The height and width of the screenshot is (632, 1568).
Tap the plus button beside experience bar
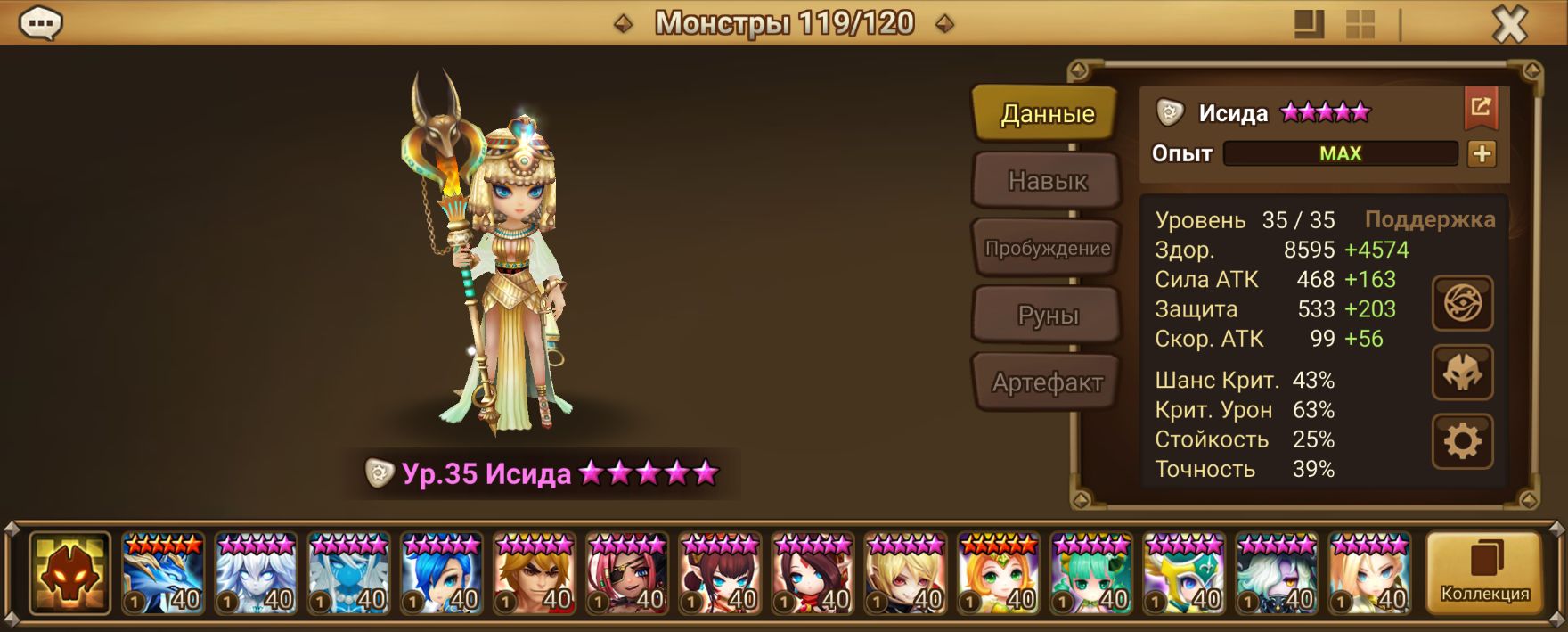[1482, 154]
